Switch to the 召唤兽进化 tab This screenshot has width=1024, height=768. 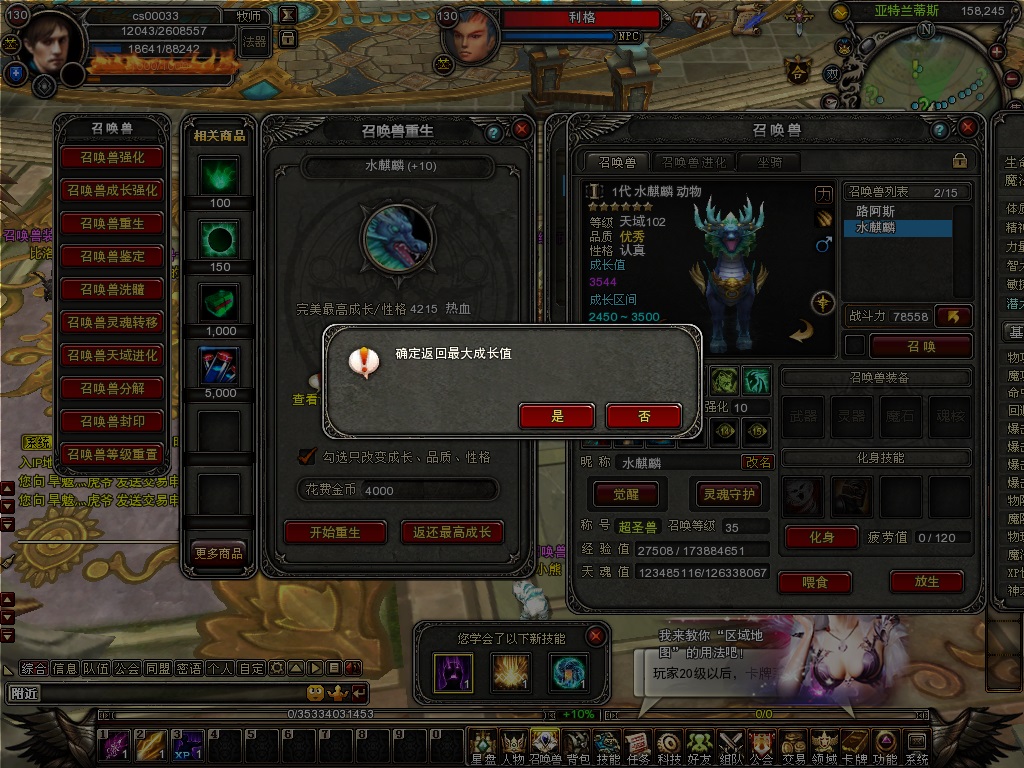(x=693, y=162)
